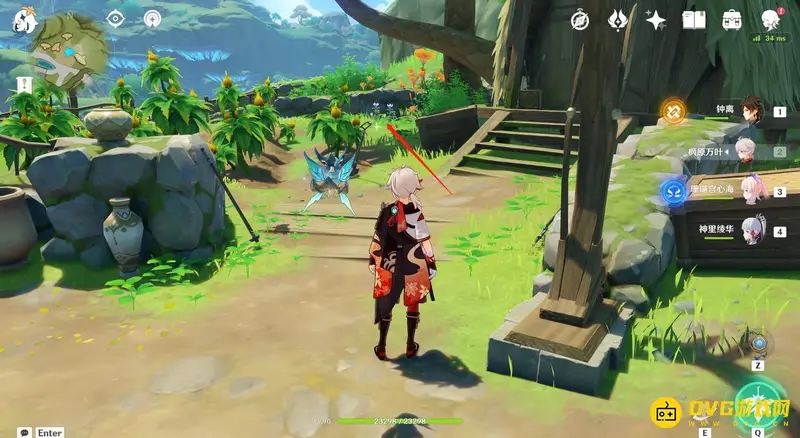Open the chat speech bubble icon
This screenshot has height=438, width=800.
[24, 432]
